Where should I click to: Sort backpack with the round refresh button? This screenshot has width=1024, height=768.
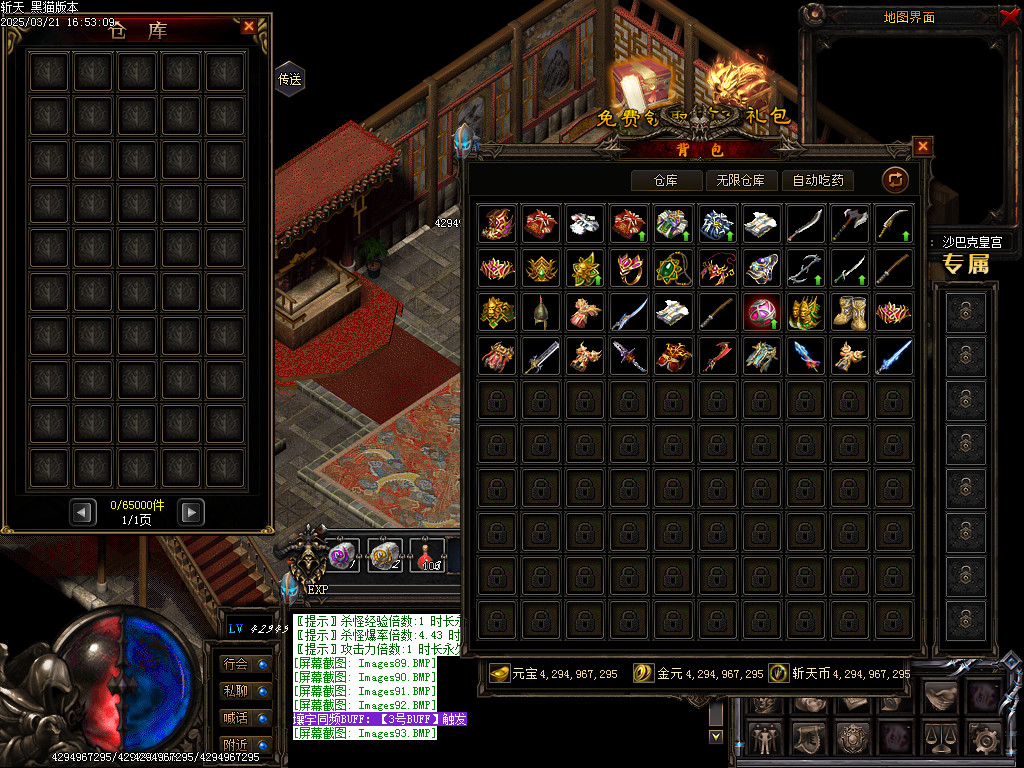(x=894, y=180)
